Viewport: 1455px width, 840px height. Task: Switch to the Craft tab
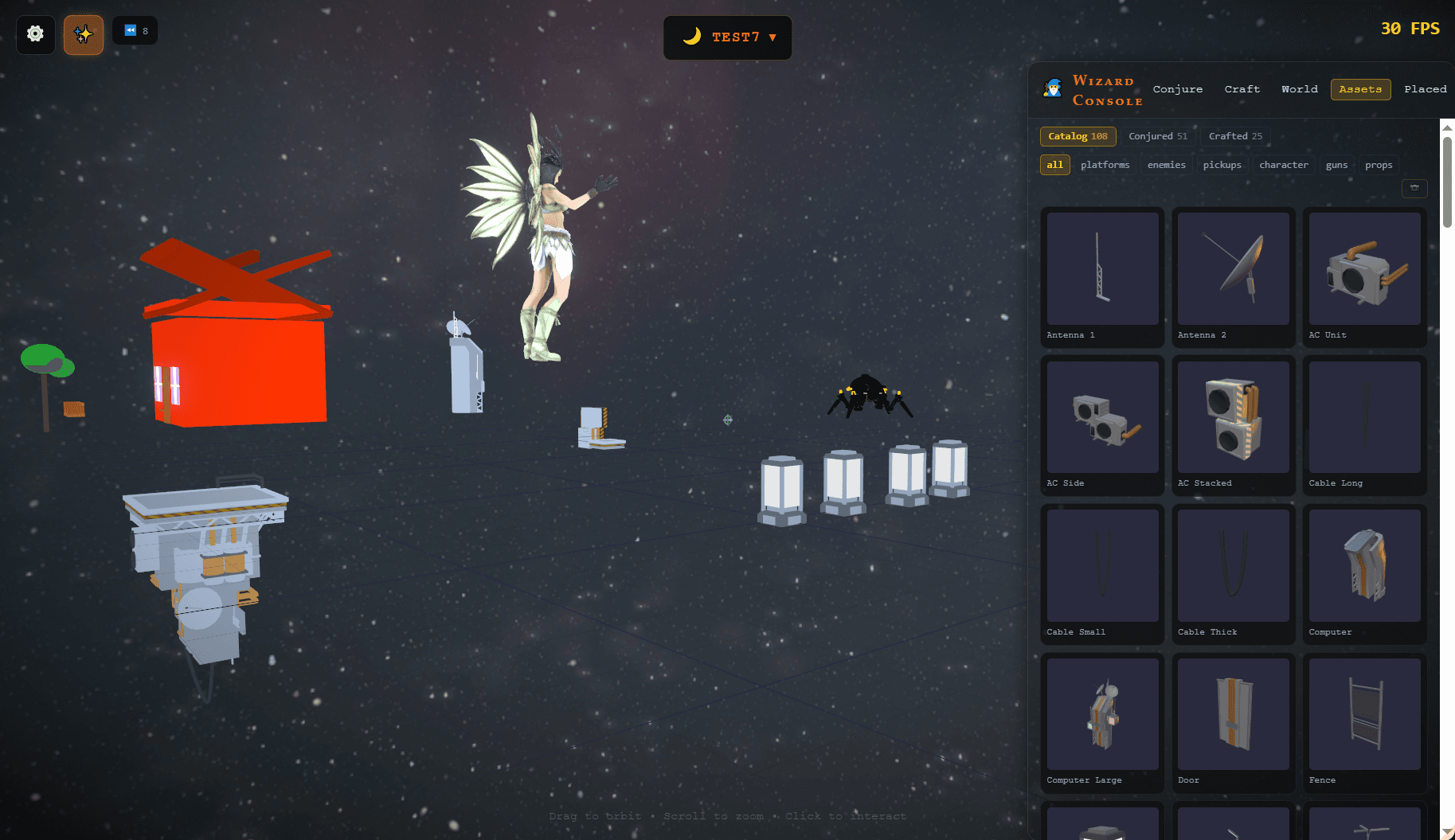tap(1242, 88)
